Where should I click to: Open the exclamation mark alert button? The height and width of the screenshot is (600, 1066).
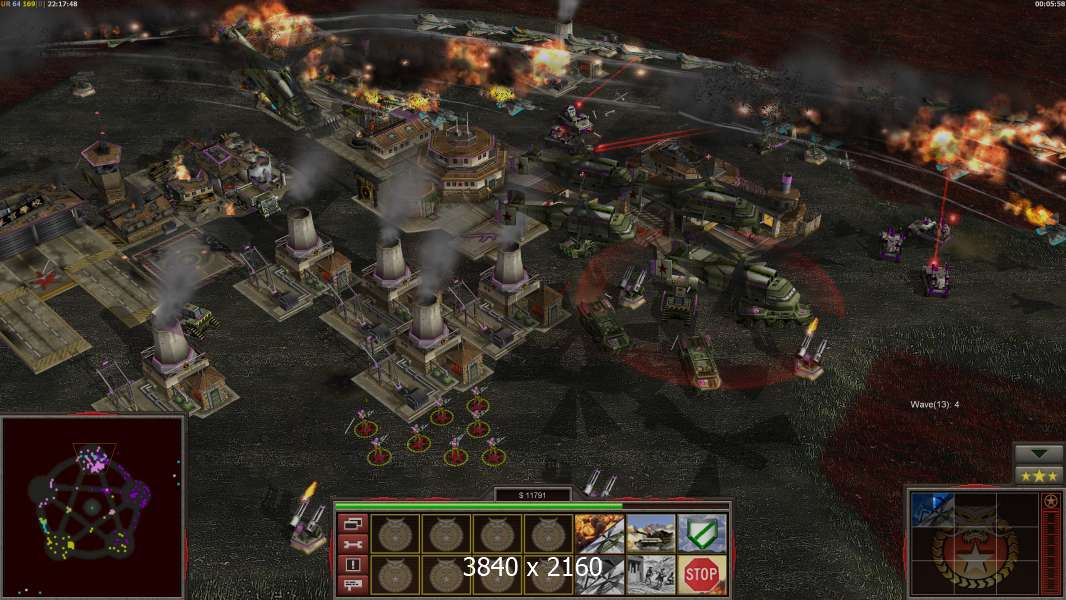click(355, 565)
